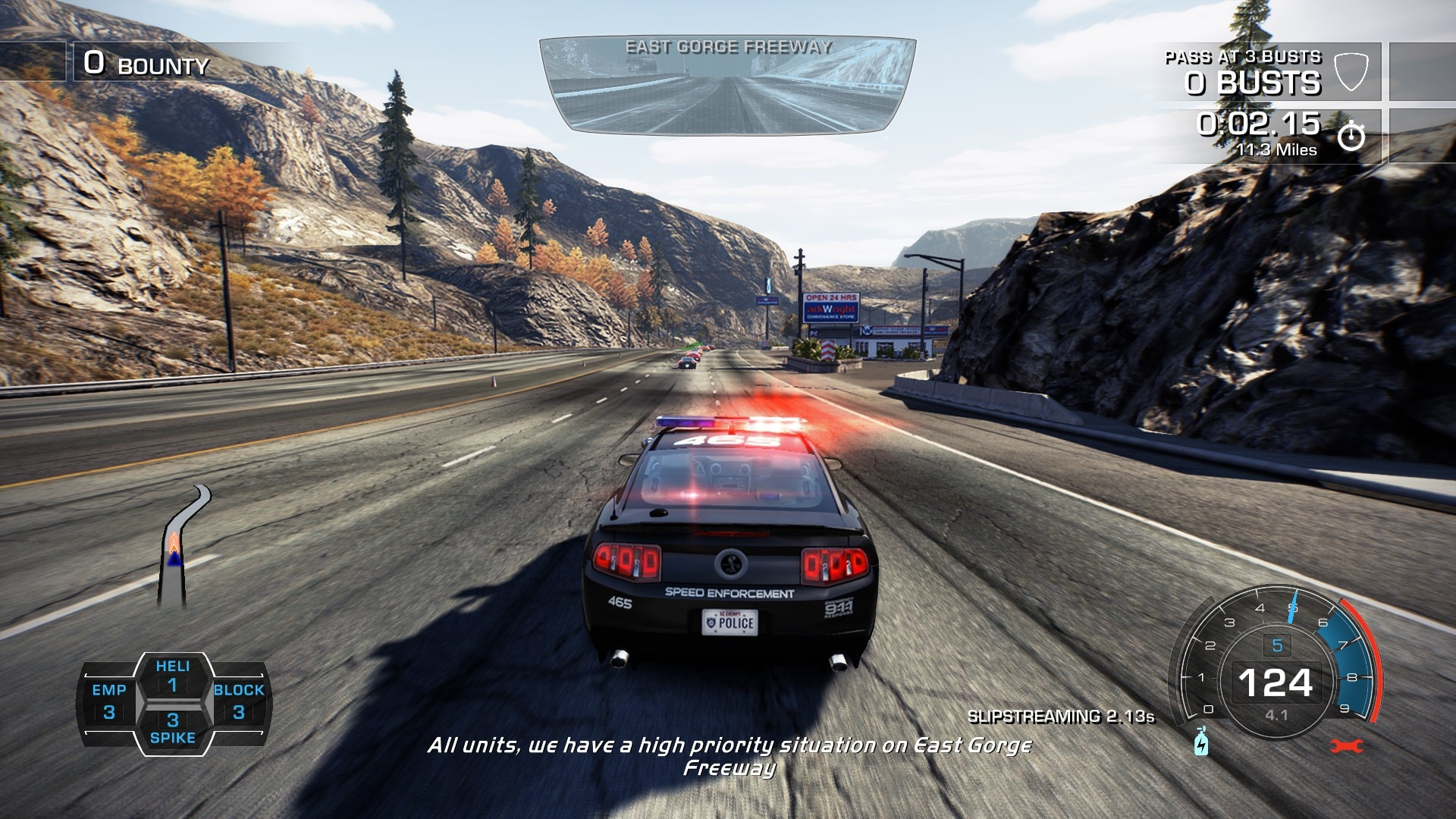1456x819 pixels.
Task: Call in the HELI support slot
Action: (173, 676)
